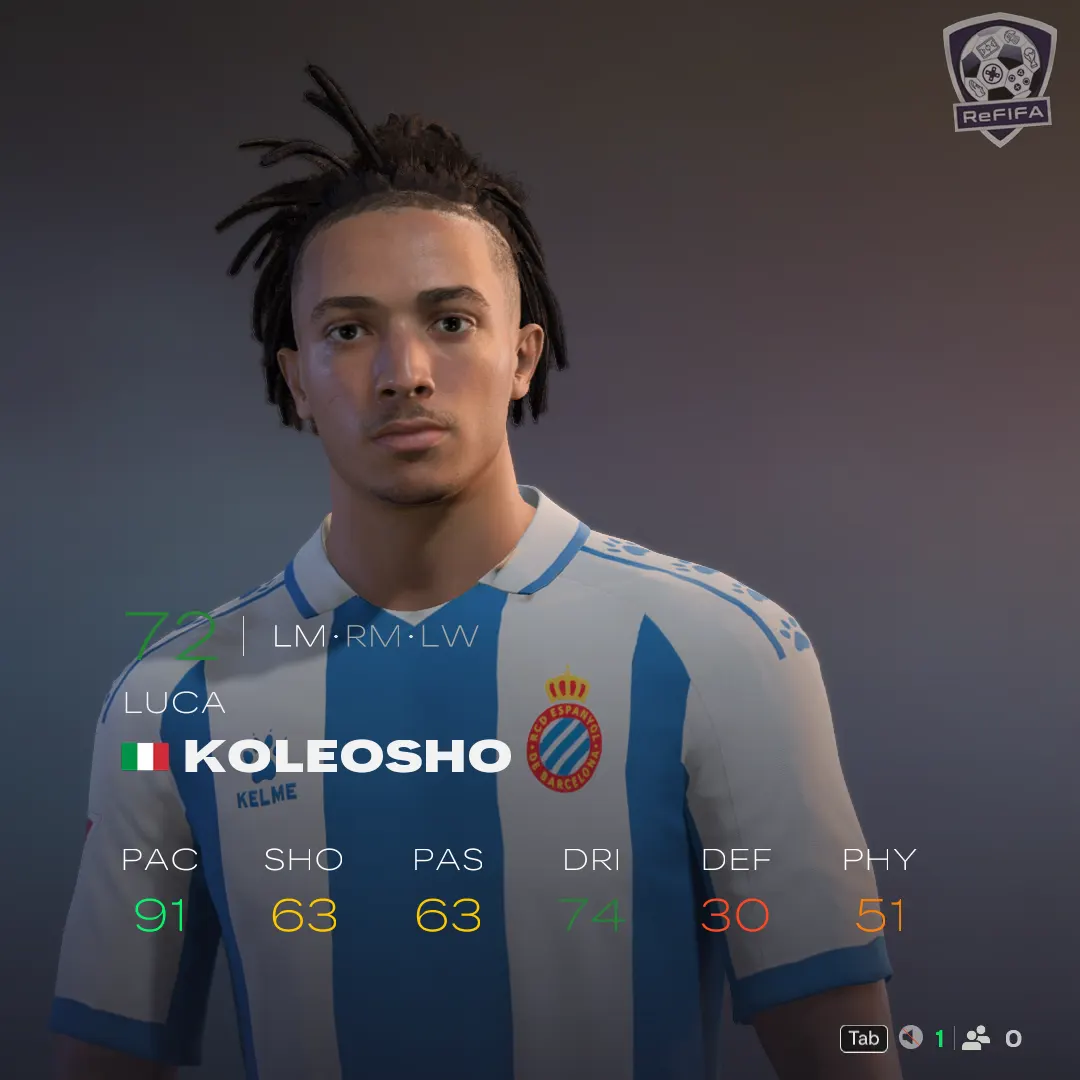1080x1080 pixels.
Task: Click the muted speaker voice chat icon
Action: click(x=910, y=1038)
